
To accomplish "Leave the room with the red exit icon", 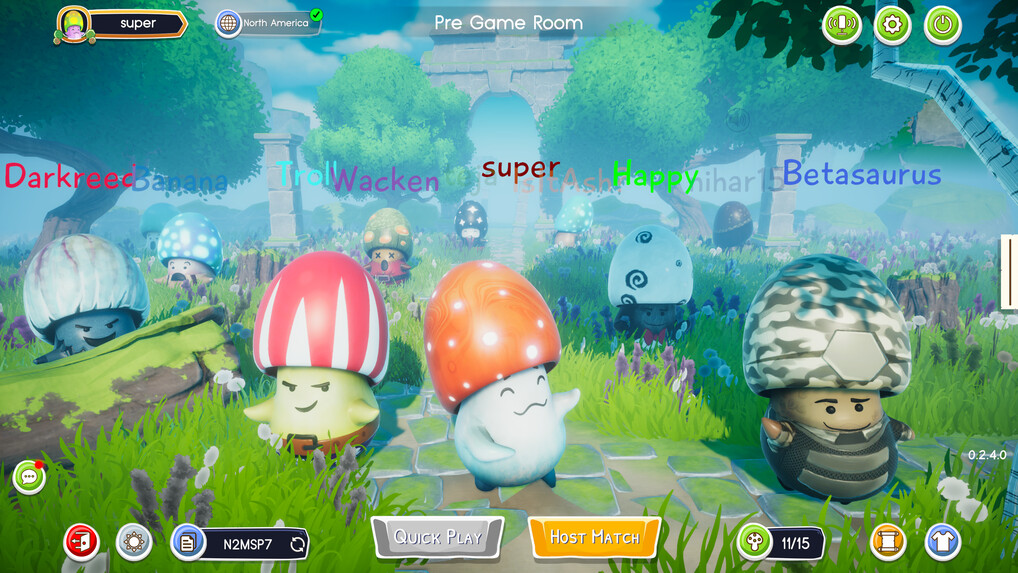I will 82,542.
